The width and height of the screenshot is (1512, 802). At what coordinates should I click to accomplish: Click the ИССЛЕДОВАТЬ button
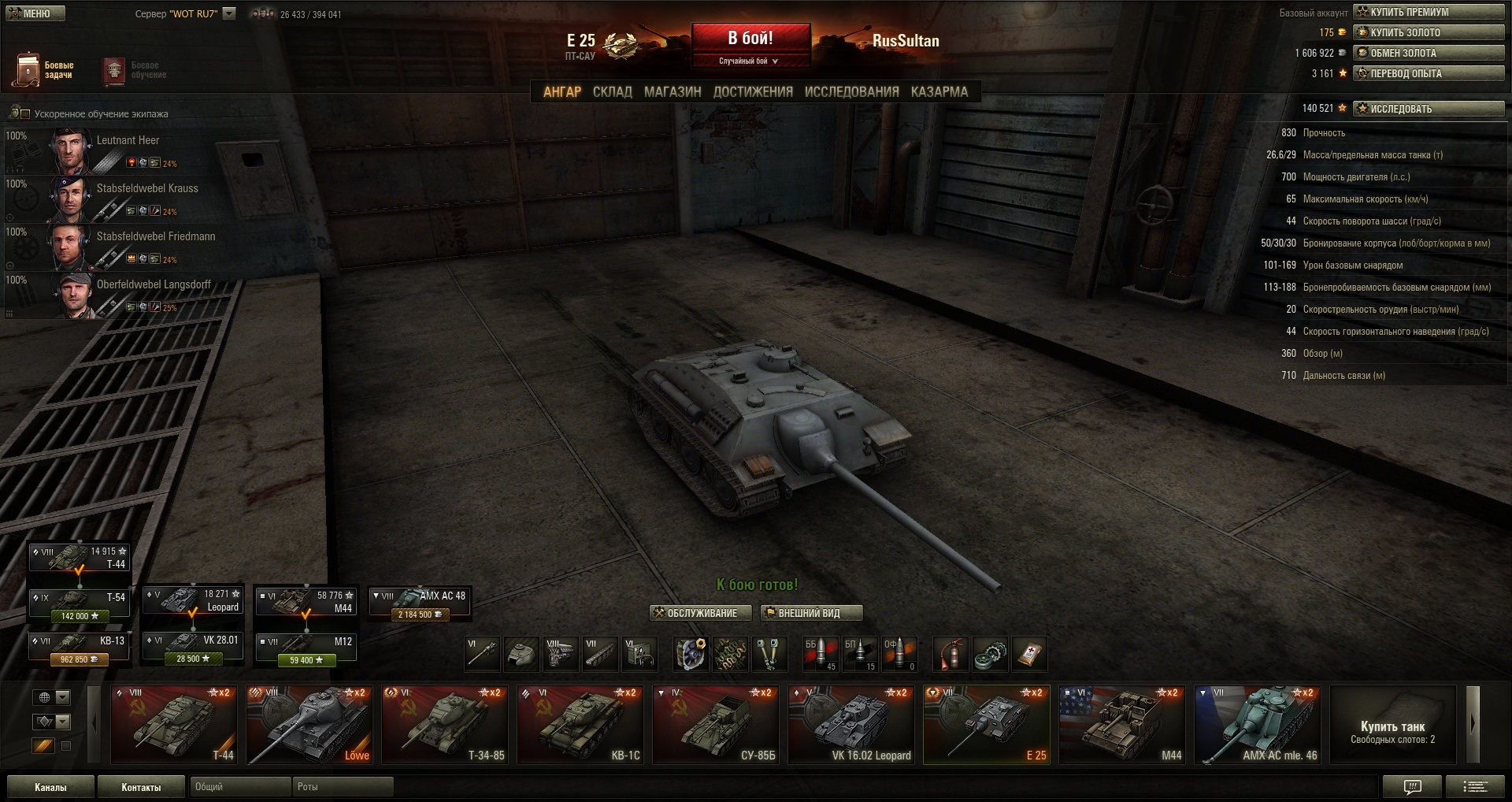1428,109
